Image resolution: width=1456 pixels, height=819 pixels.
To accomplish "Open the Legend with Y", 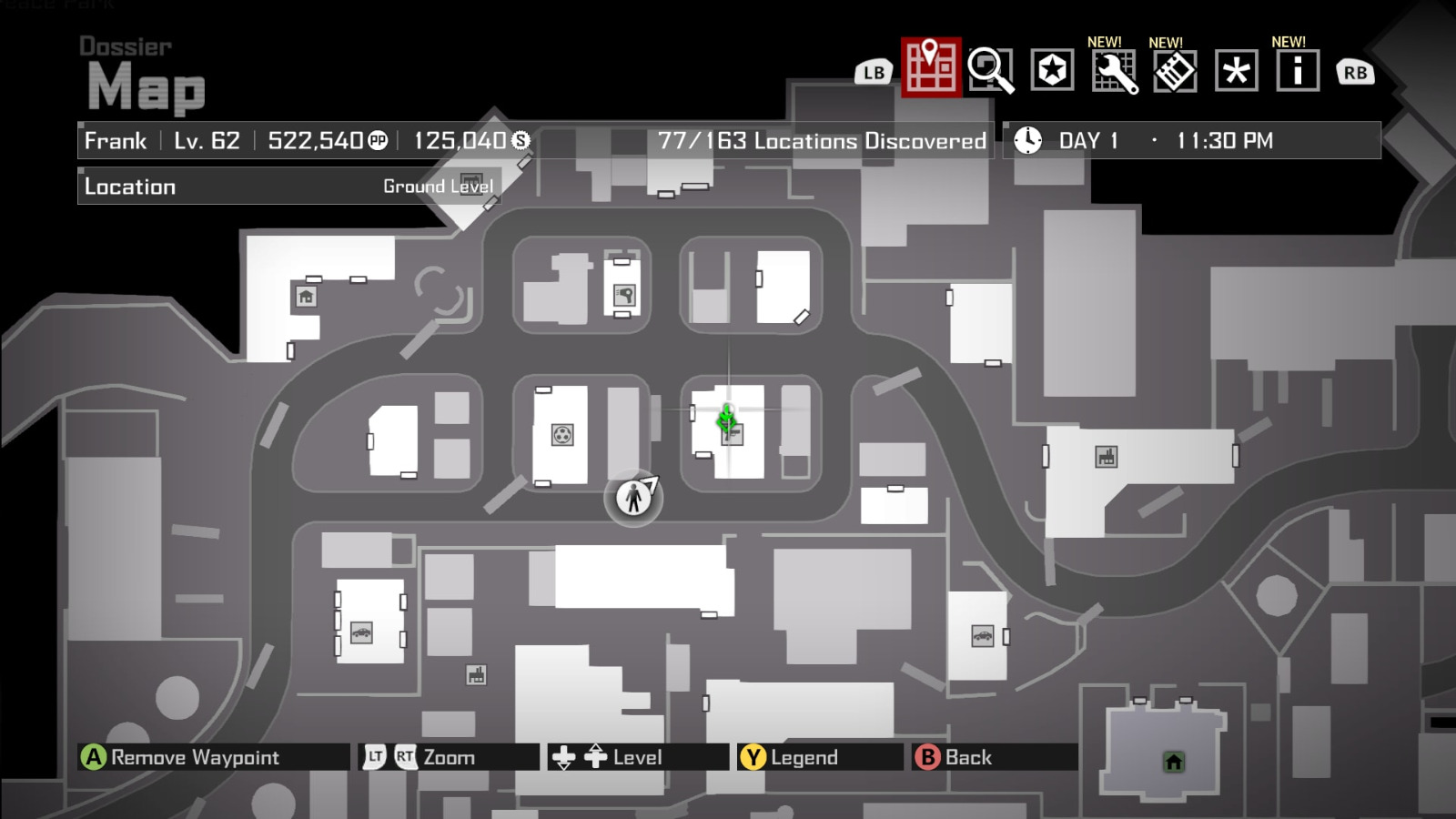I will (753, 756).
